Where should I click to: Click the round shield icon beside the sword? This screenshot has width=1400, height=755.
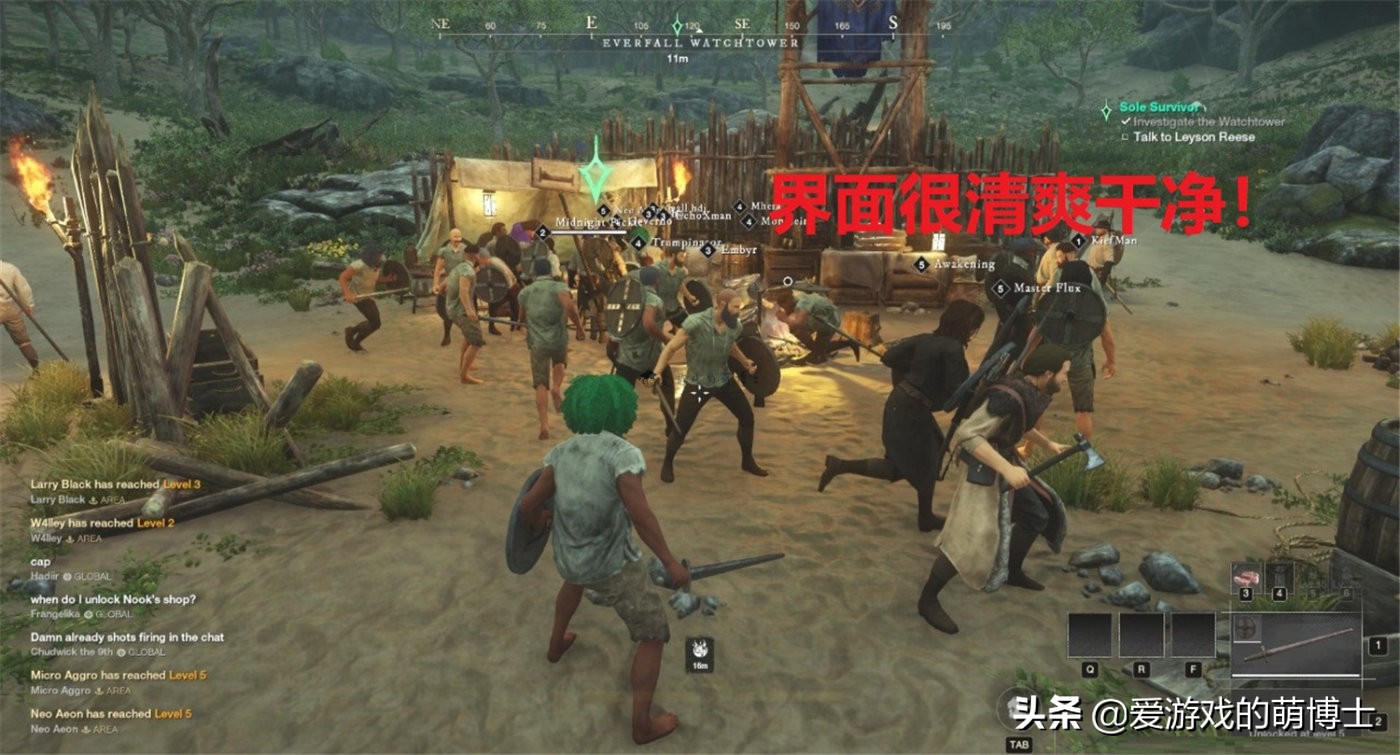point(1246,629)
